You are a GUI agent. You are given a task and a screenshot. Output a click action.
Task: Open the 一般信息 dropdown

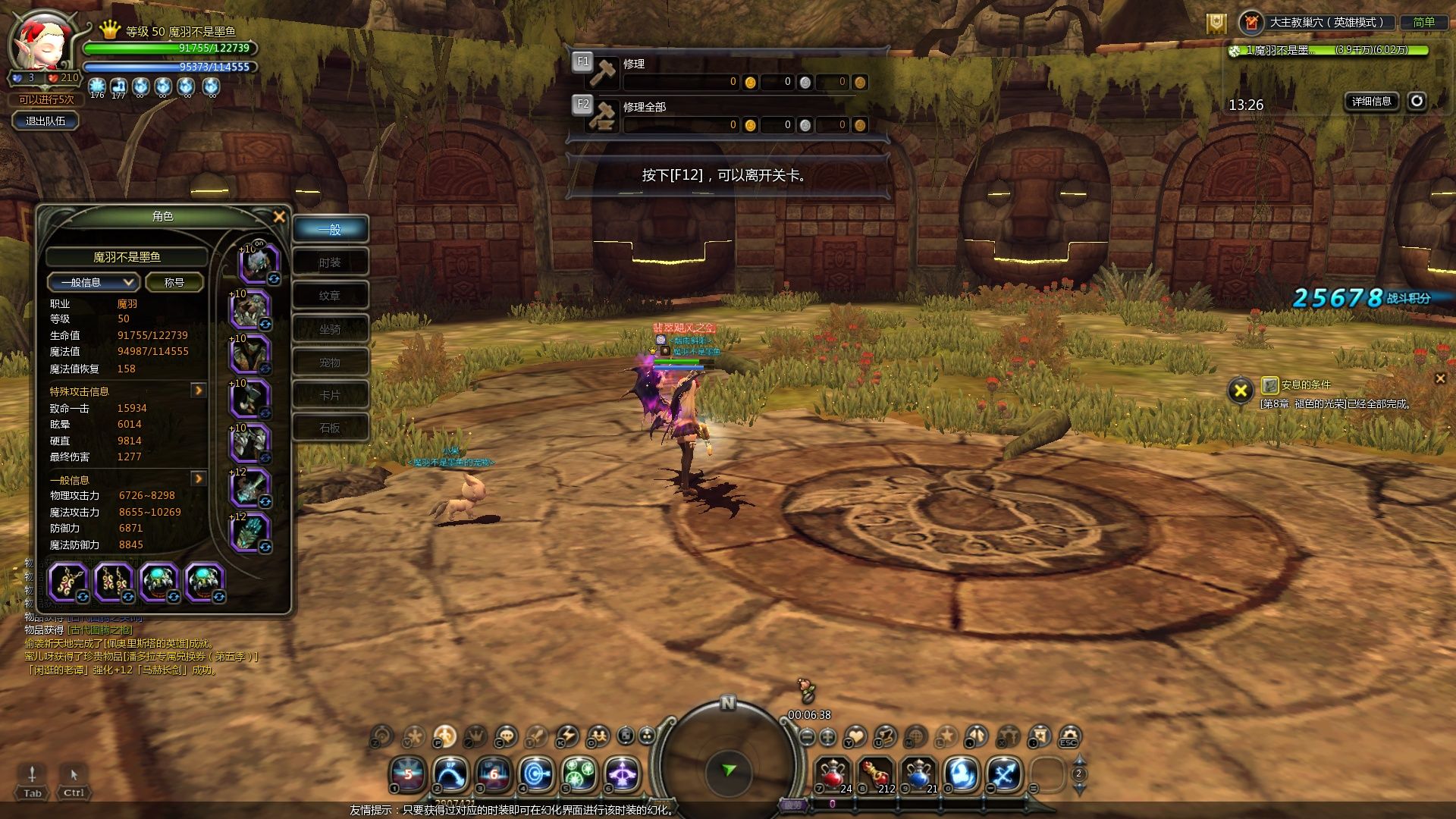click(x=93, y=282)
